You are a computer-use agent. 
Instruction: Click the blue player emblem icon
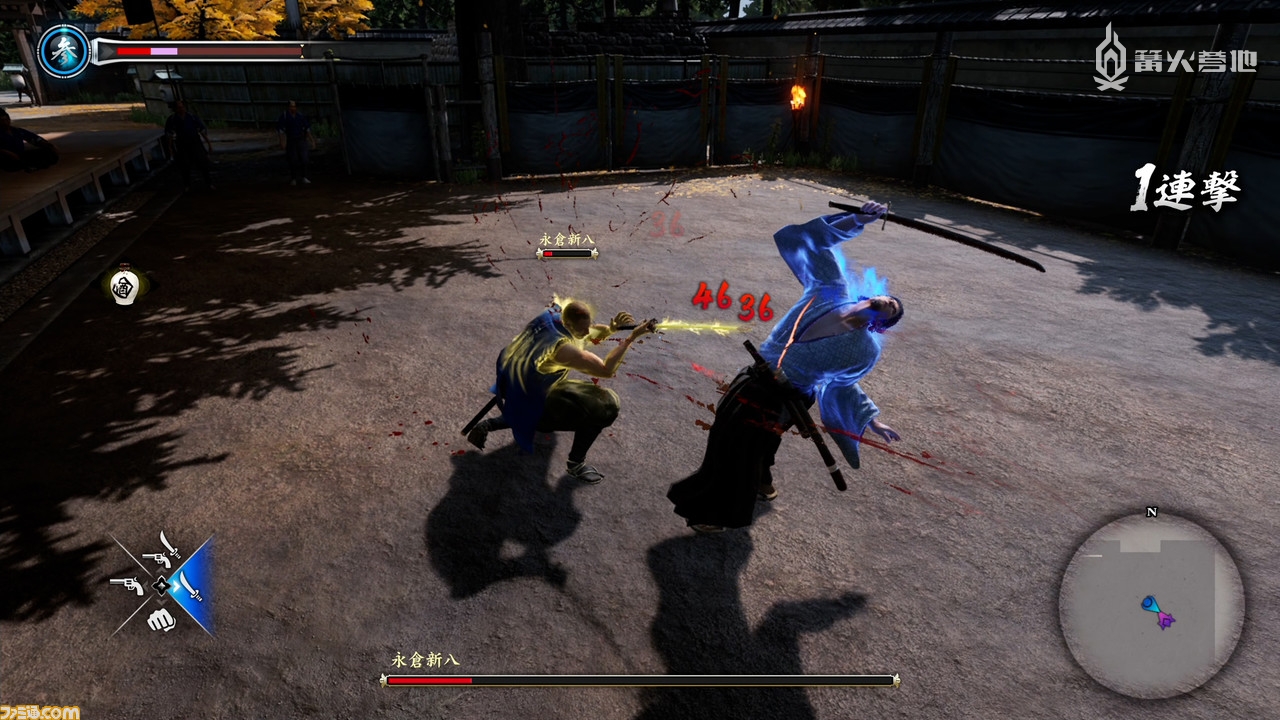click(63, 52)
